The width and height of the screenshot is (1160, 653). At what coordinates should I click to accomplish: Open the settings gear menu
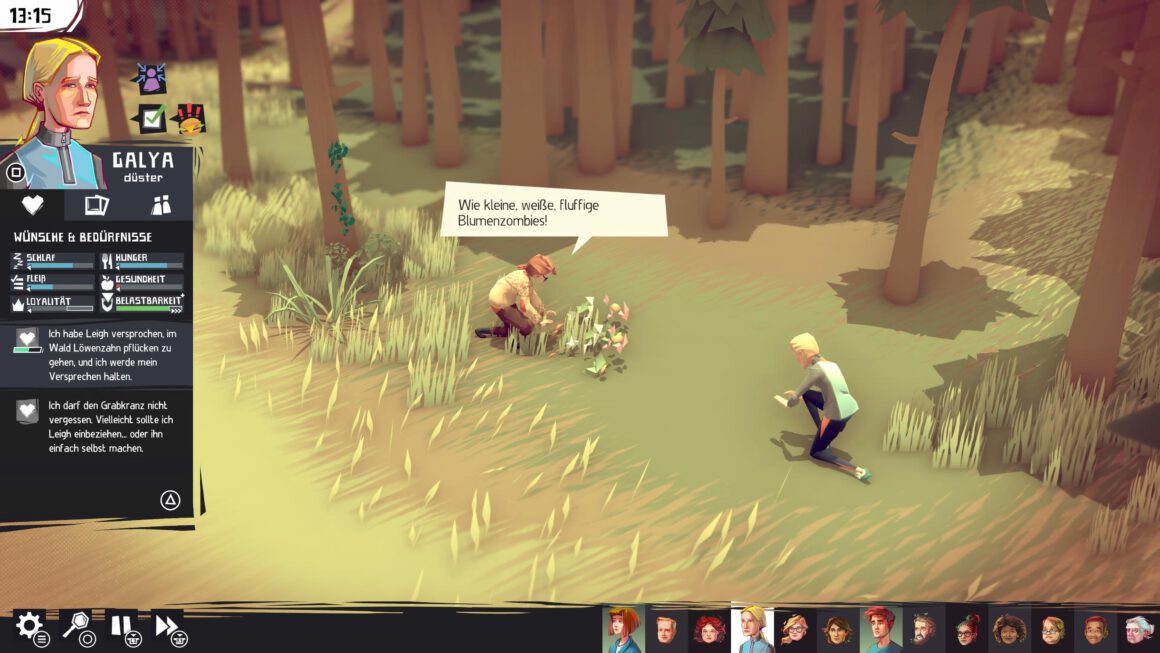coord(28,627)
